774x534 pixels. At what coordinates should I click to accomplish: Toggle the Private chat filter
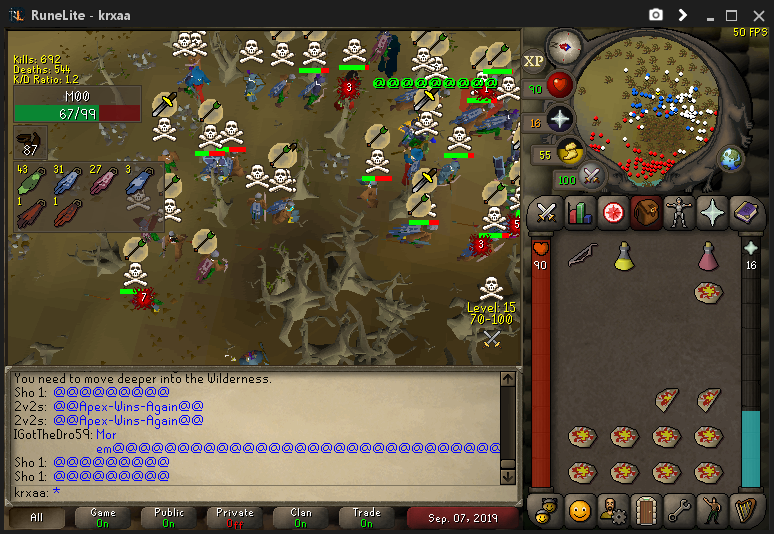point(235,517)
